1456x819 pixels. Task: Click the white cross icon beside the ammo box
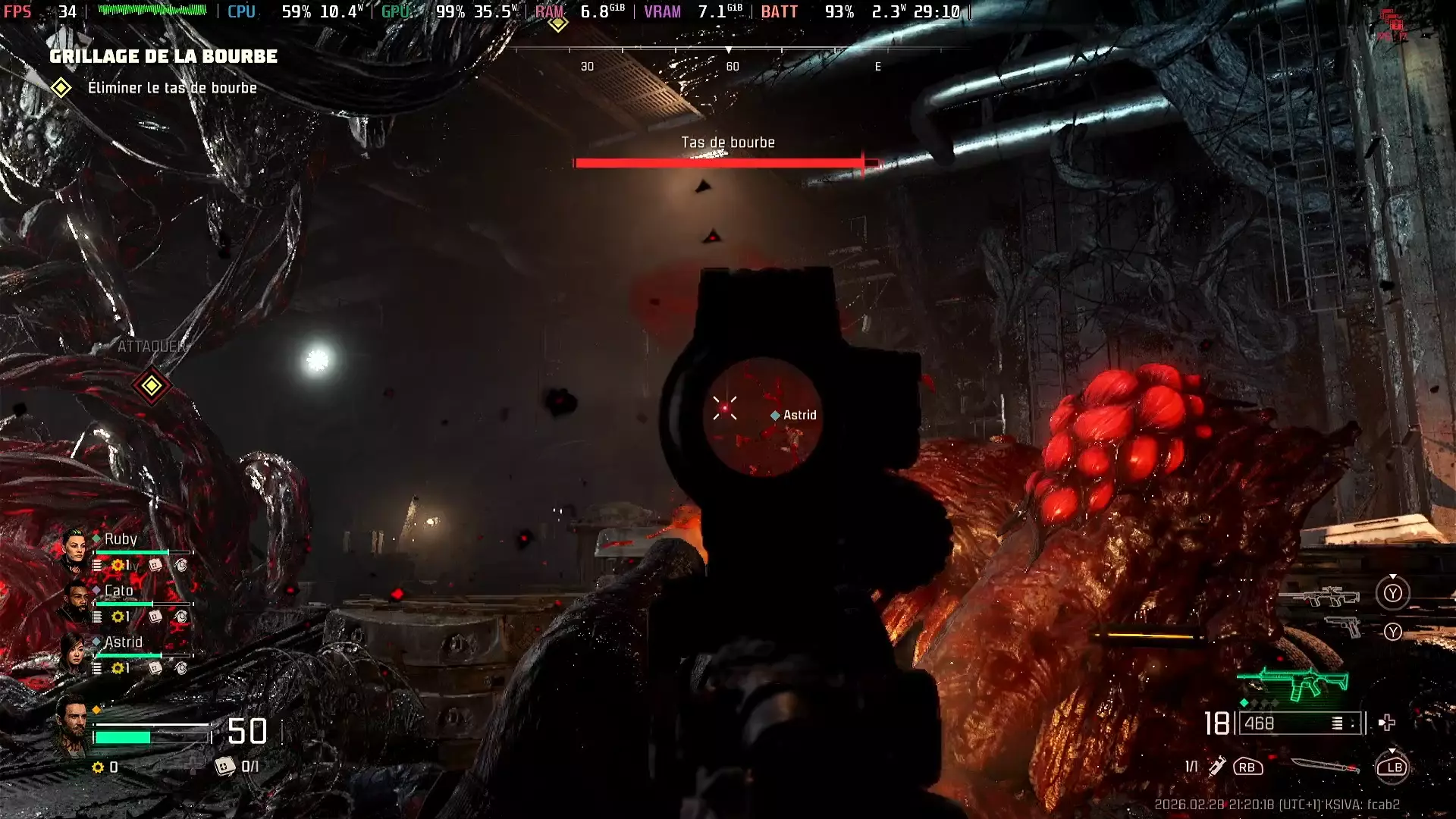(x=1387, y=723)
